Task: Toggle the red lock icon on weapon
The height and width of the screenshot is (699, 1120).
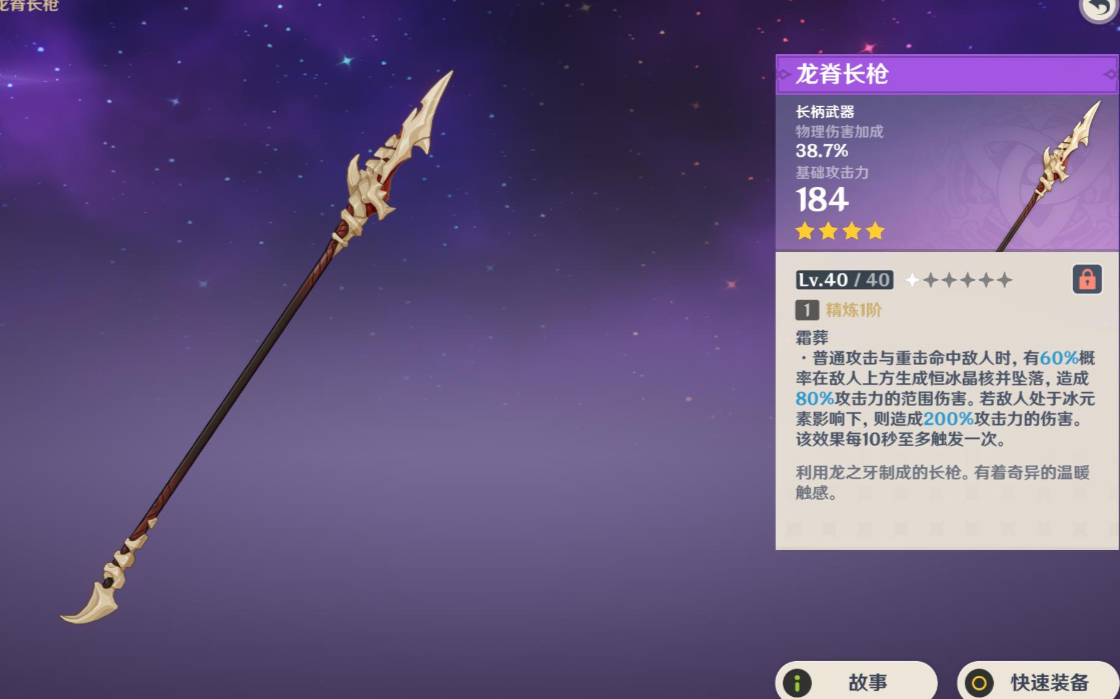Action: click(1087, 279)
